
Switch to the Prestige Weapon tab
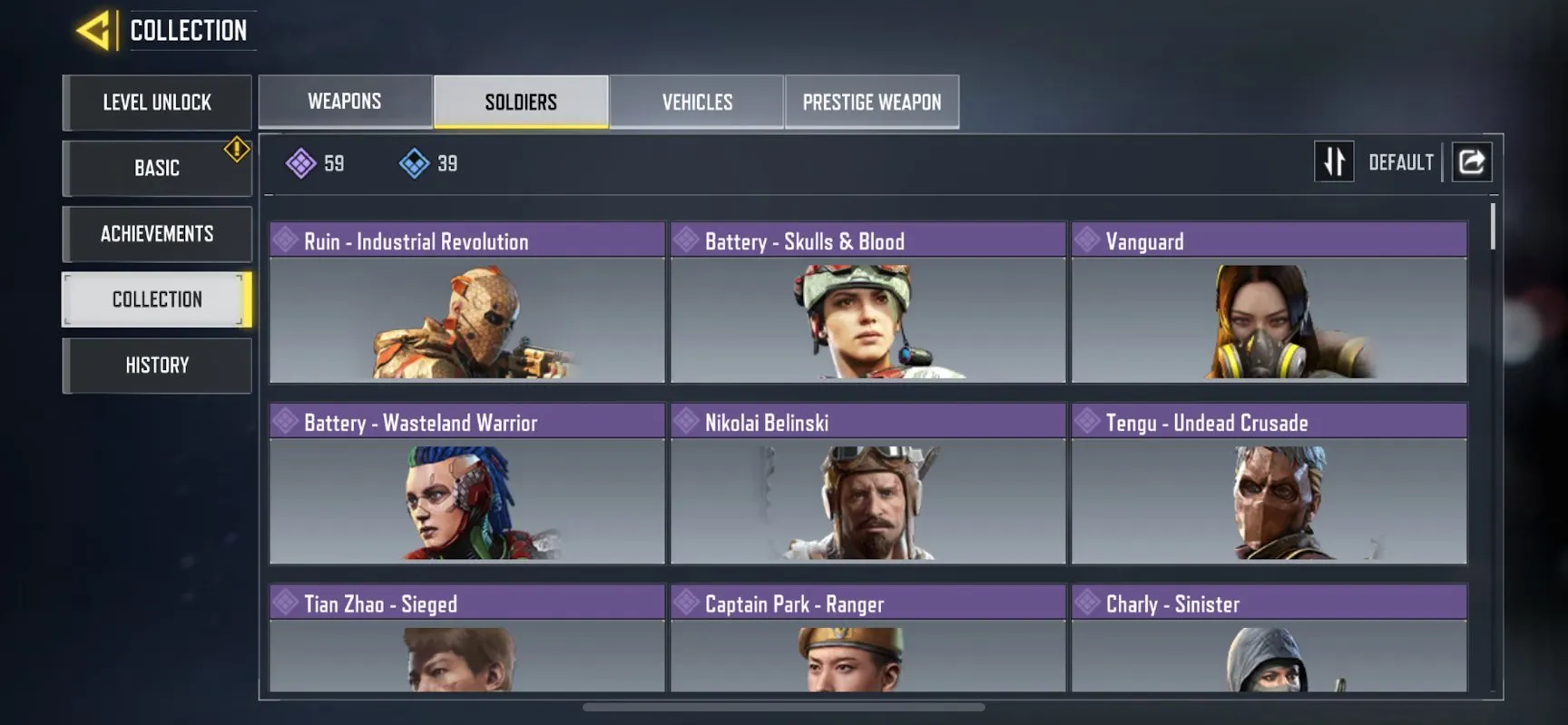click(871, 102)
